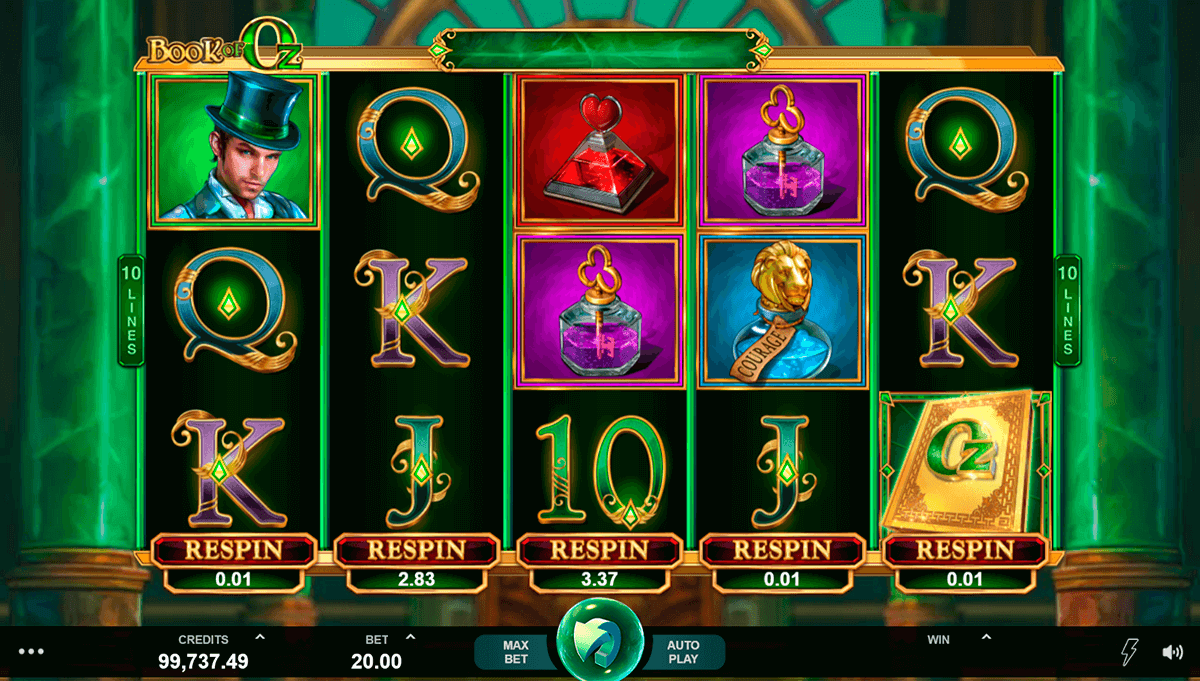Expand the Bet amount selector
Viewport: 1200px width, 681px height.
click(x=410, y=637)
